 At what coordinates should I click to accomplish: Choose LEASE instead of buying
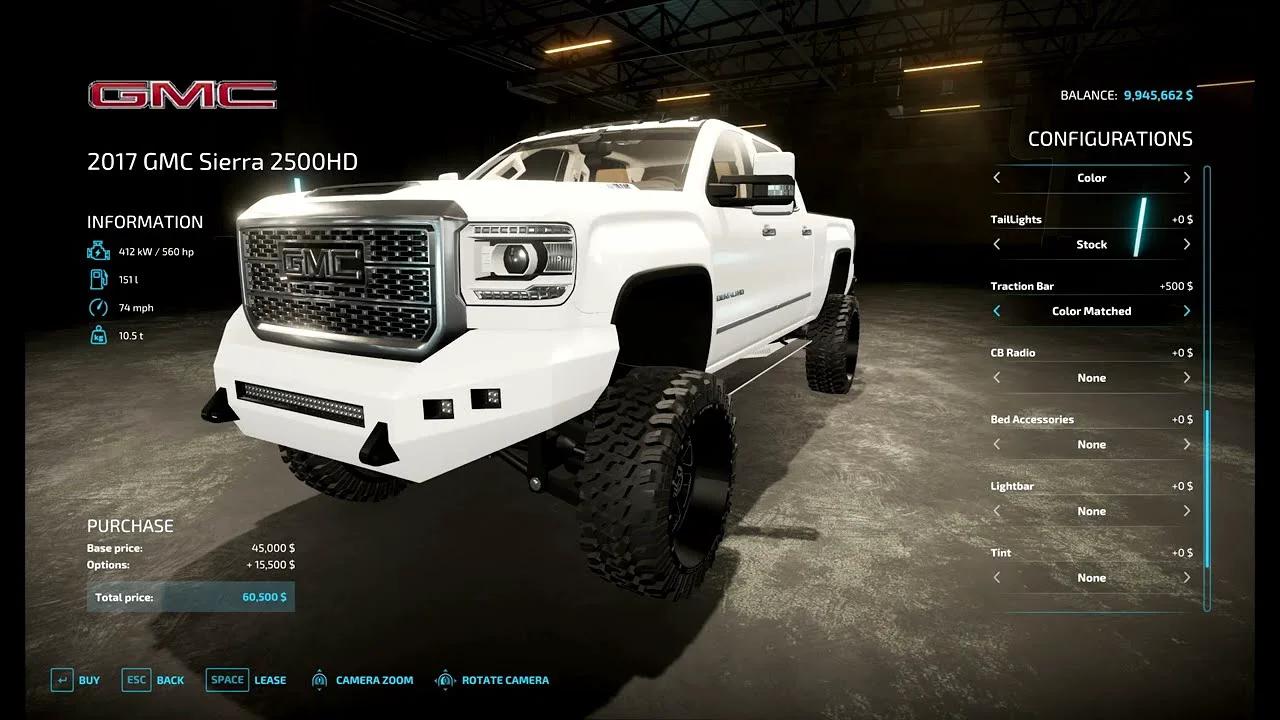pos(271,679)
